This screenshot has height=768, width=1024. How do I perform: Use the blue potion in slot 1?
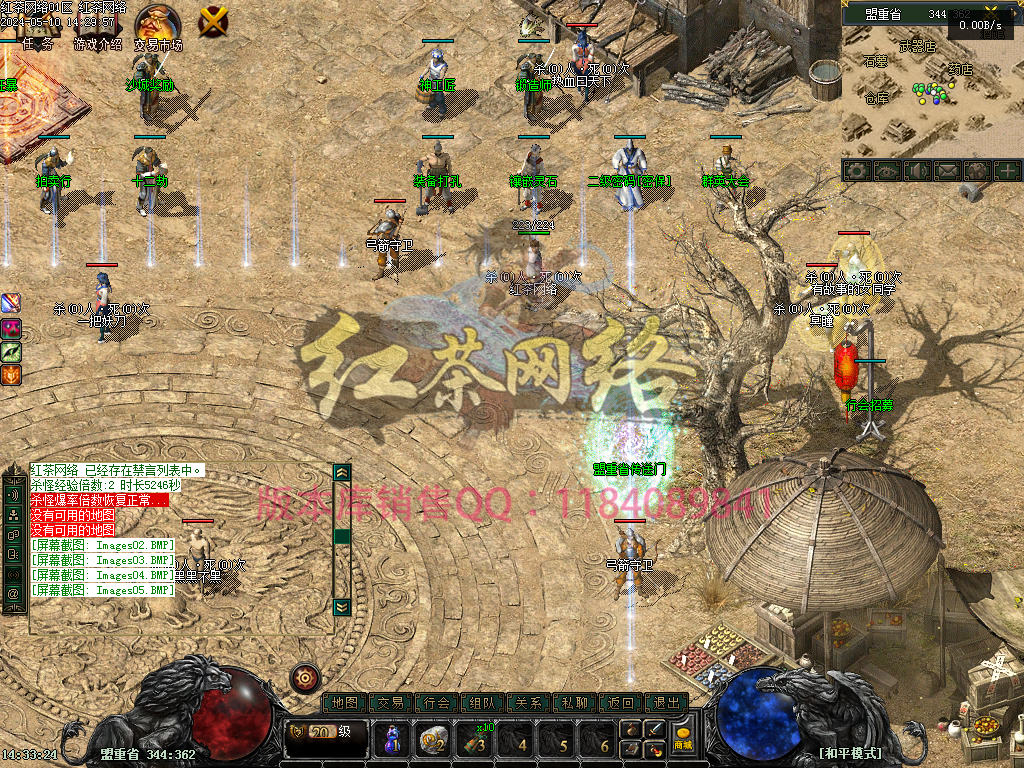click(393, 740)
